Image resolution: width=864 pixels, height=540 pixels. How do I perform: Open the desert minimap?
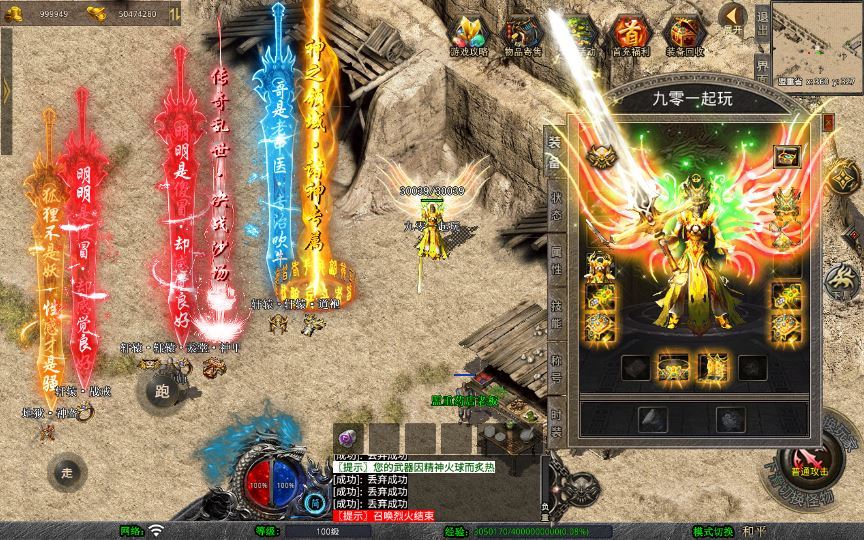[x=815, y=34]
